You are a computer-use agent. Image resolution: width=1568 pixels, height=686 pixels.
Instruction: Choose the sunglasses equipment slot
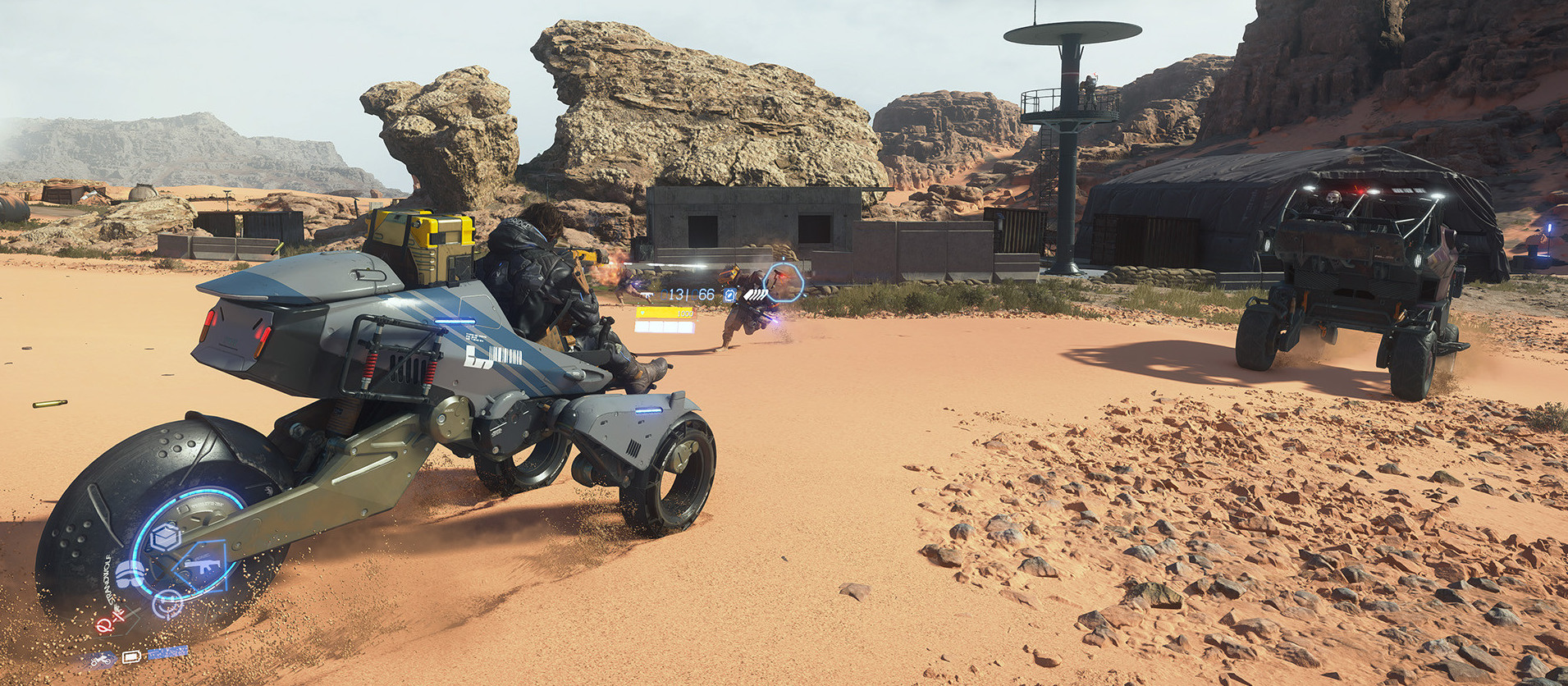point(130,575)
